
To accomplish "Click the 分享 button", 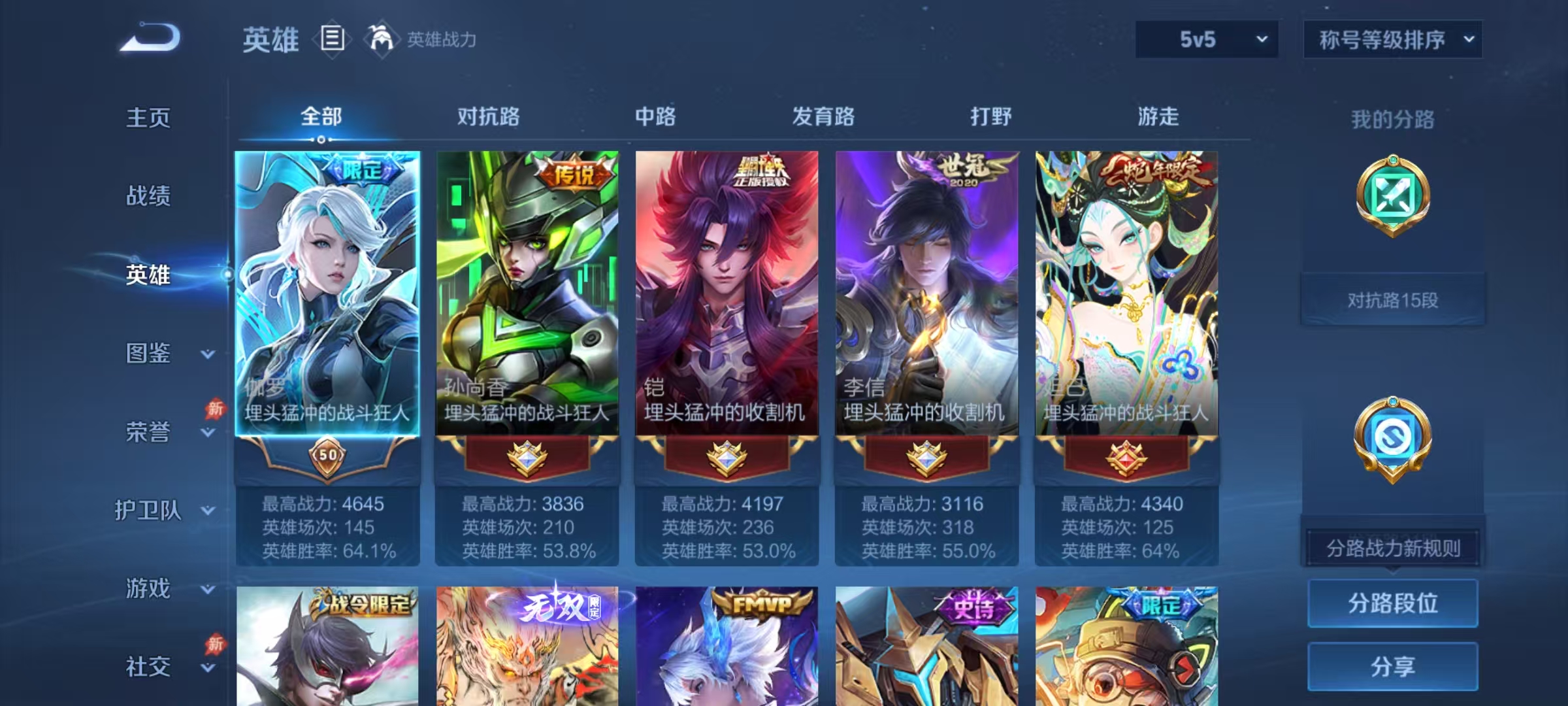I will pos(1393,665).
